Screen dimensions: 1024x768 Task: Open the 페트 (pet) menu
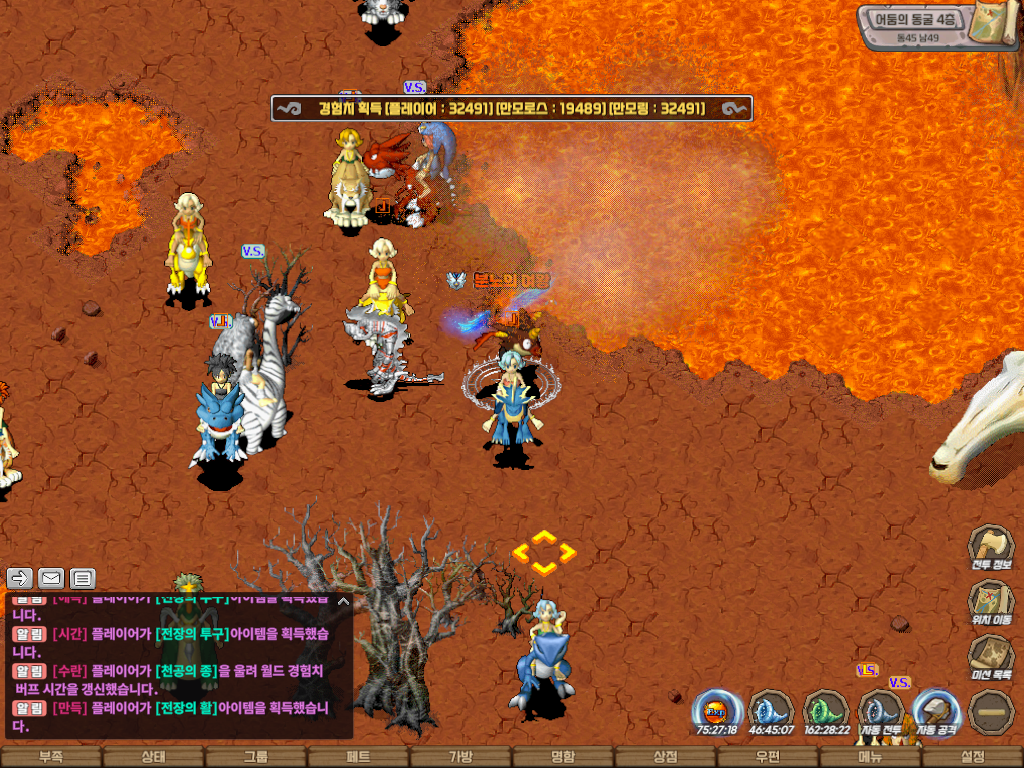click(x=358, y=757)
